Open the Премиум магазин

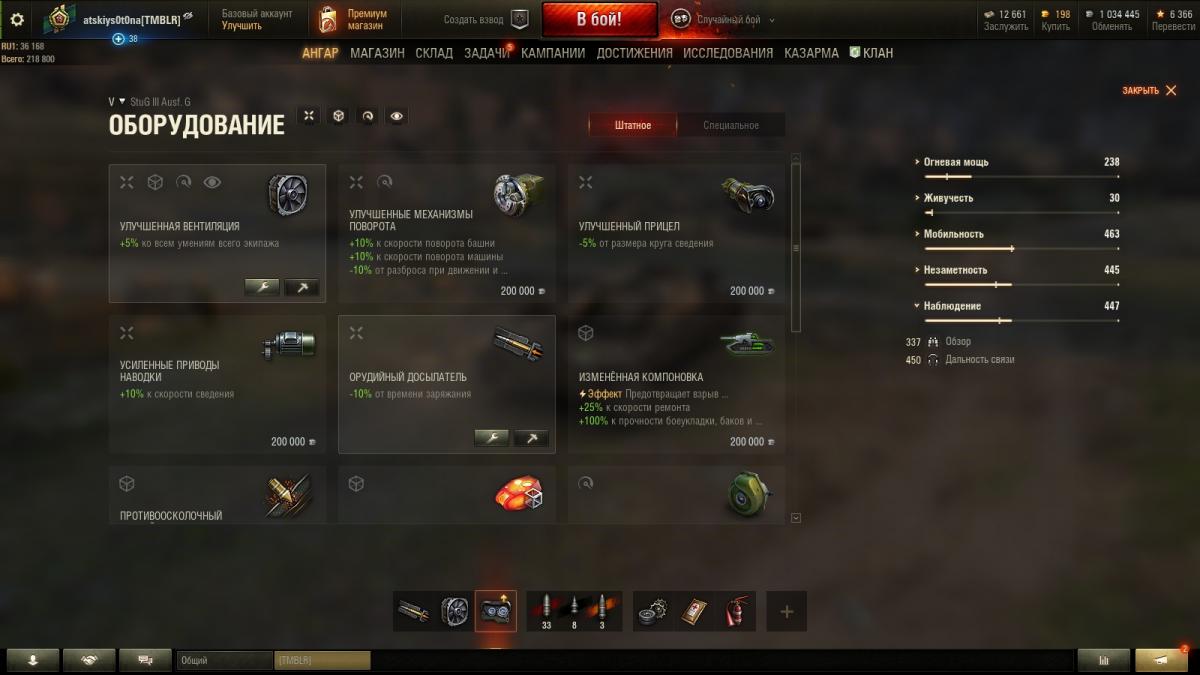(353, 19)
